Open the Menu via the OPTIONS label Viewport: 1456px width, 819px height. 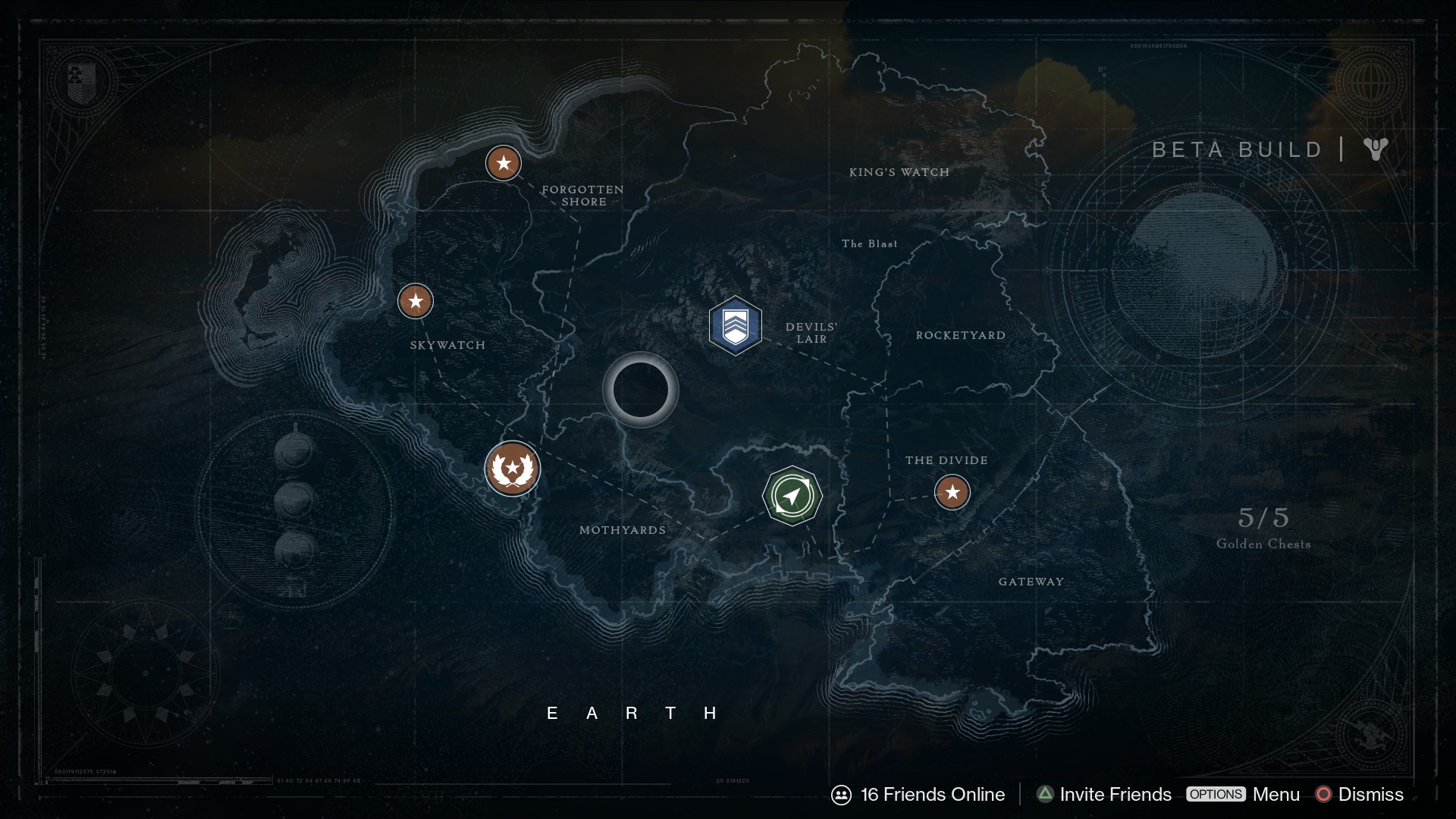pos(1216,795)
